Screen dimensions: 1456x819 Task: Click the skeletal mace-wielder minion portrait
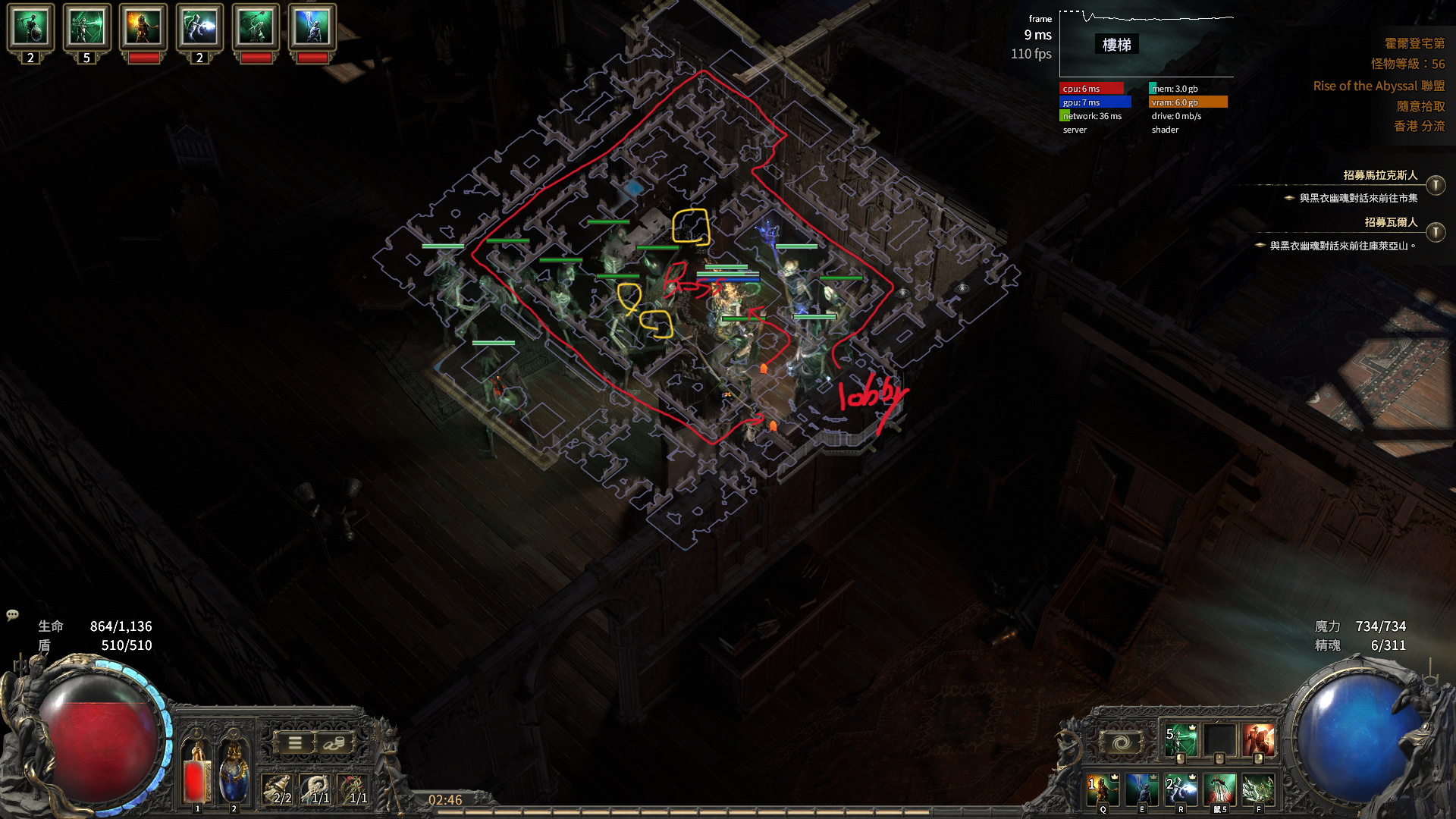click(256, 27)
